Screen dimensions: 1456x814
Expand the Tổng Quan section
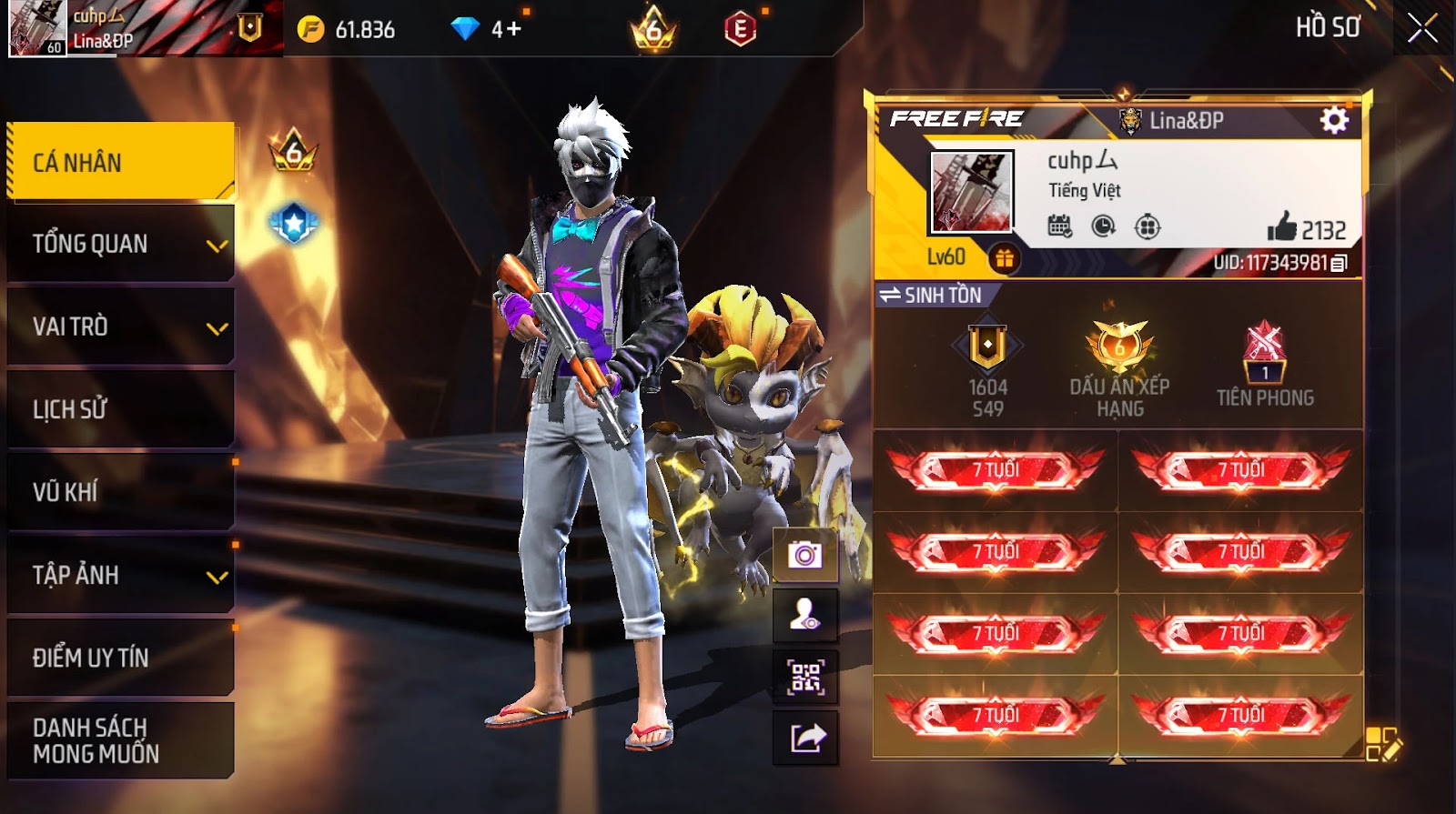click(x=120, y=244)
